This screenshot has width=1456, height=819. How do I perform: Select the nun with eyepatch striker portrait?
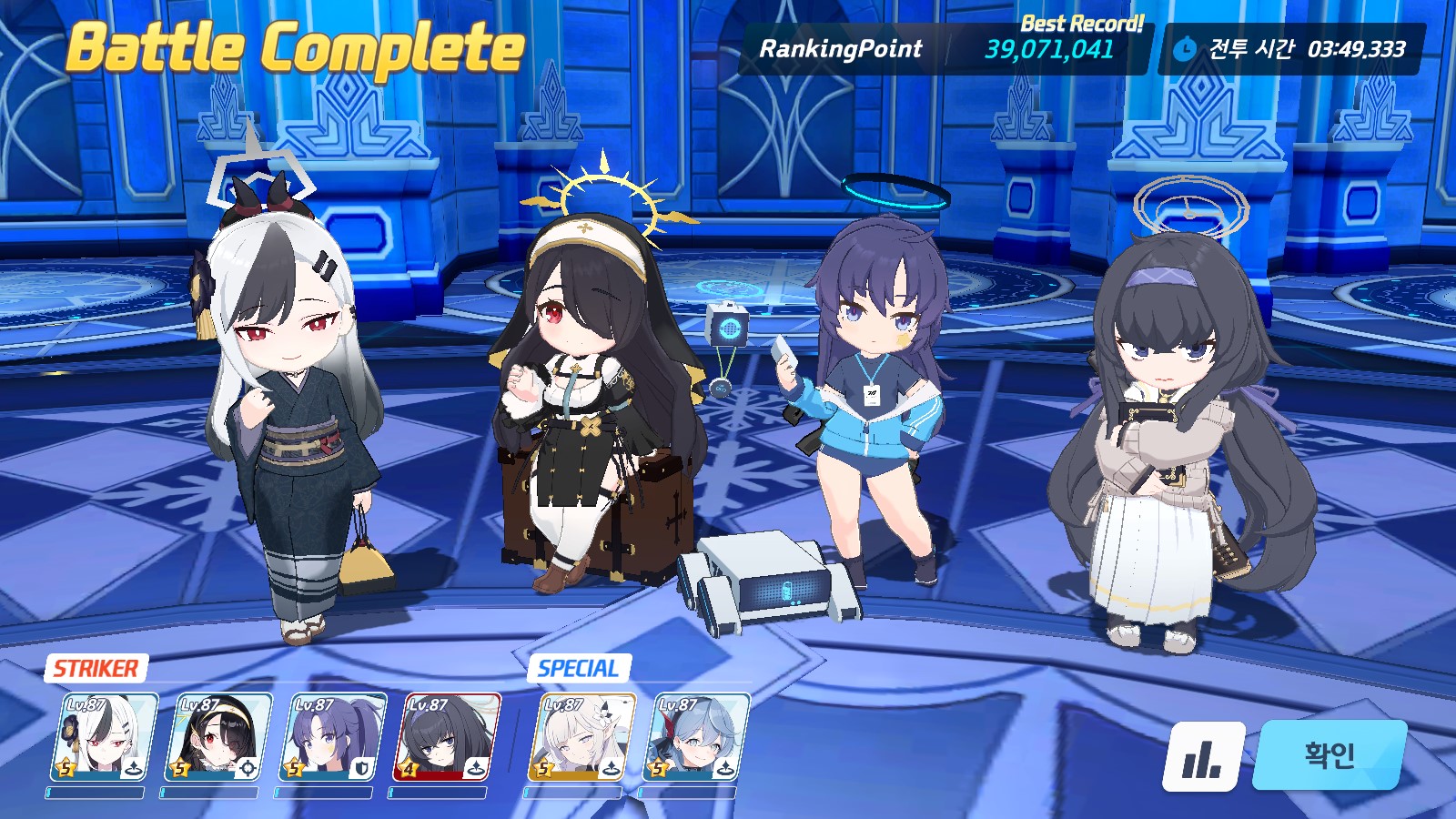click(x=217, y=737)
